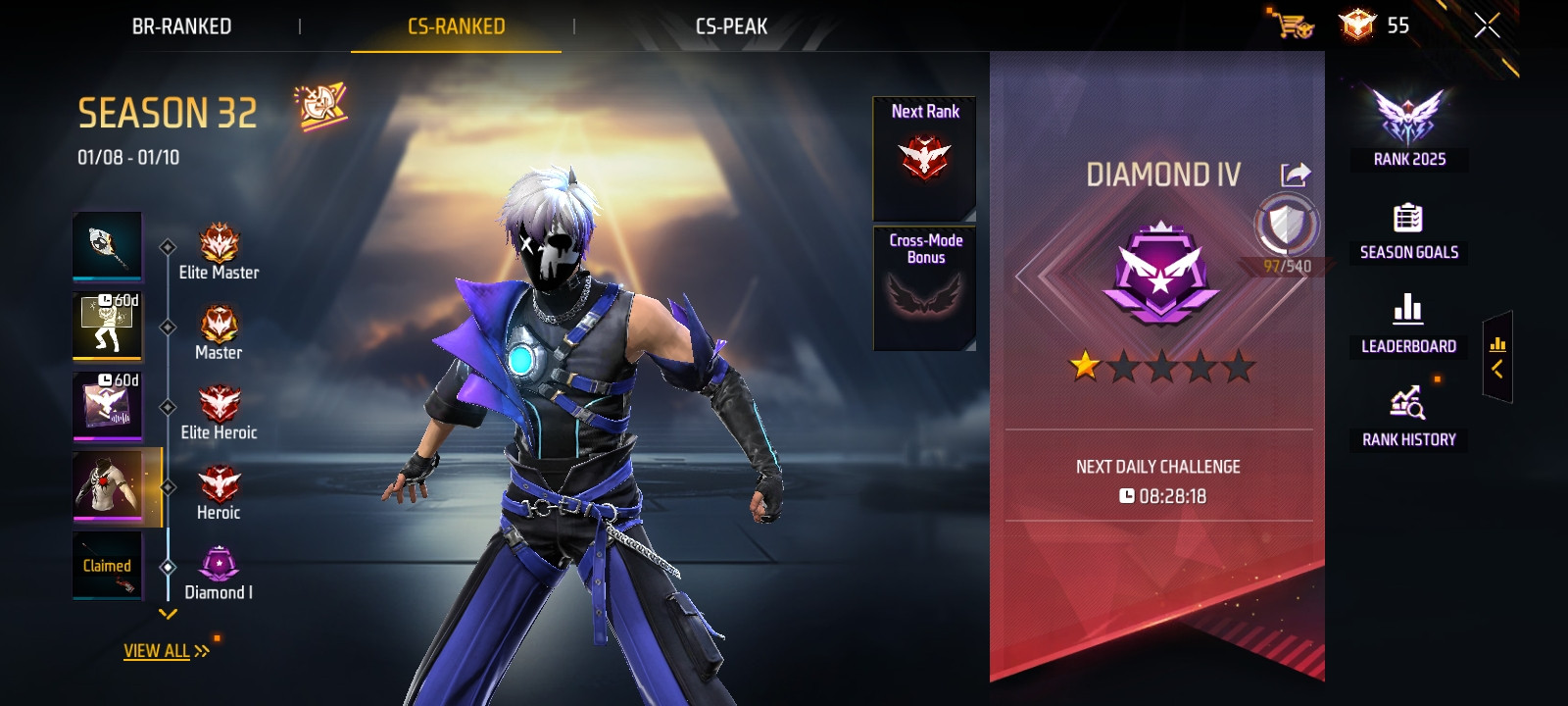The height and width of the screenshot is (706, 1568).
Task: Close the rank screen with X
Action: pos(1487,26)
